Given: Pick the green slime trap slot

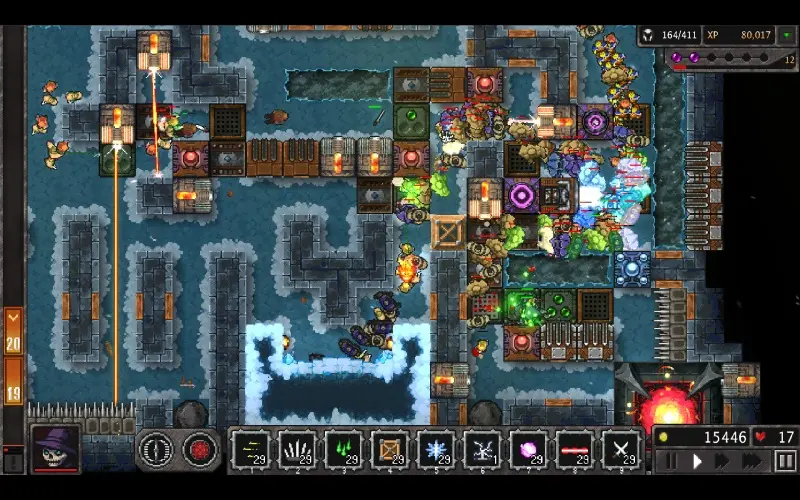Looking at the screenshot, I should 343,450.
